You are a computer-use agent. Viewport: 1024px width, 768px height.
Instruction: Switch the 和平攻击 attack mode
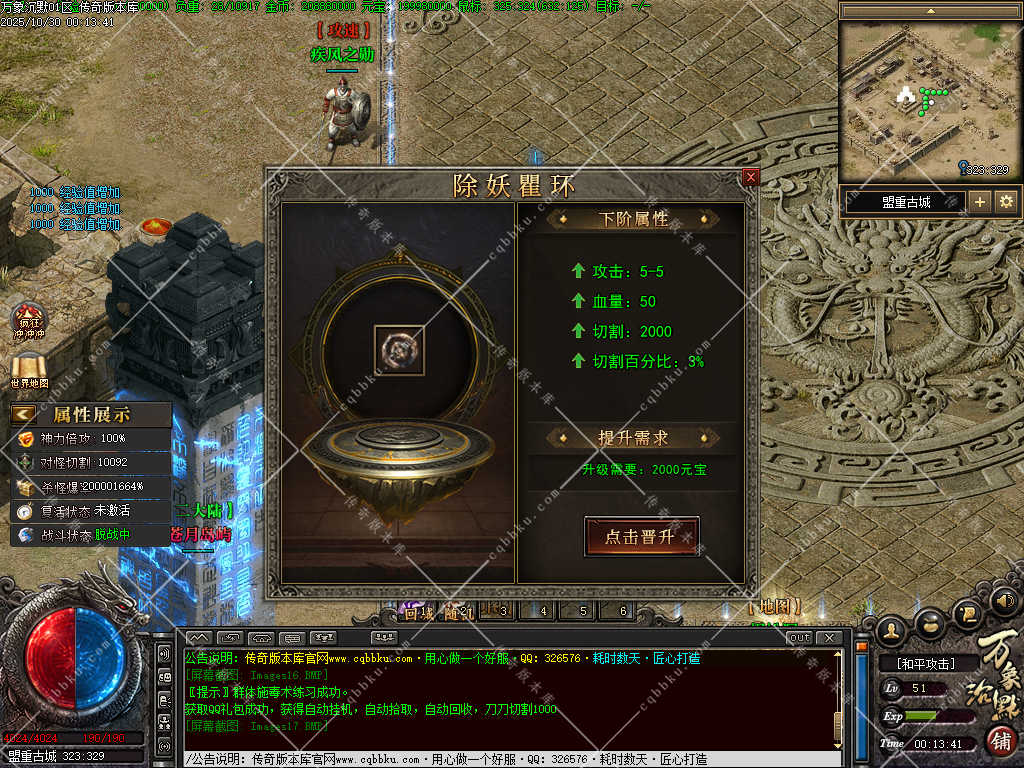924,663
